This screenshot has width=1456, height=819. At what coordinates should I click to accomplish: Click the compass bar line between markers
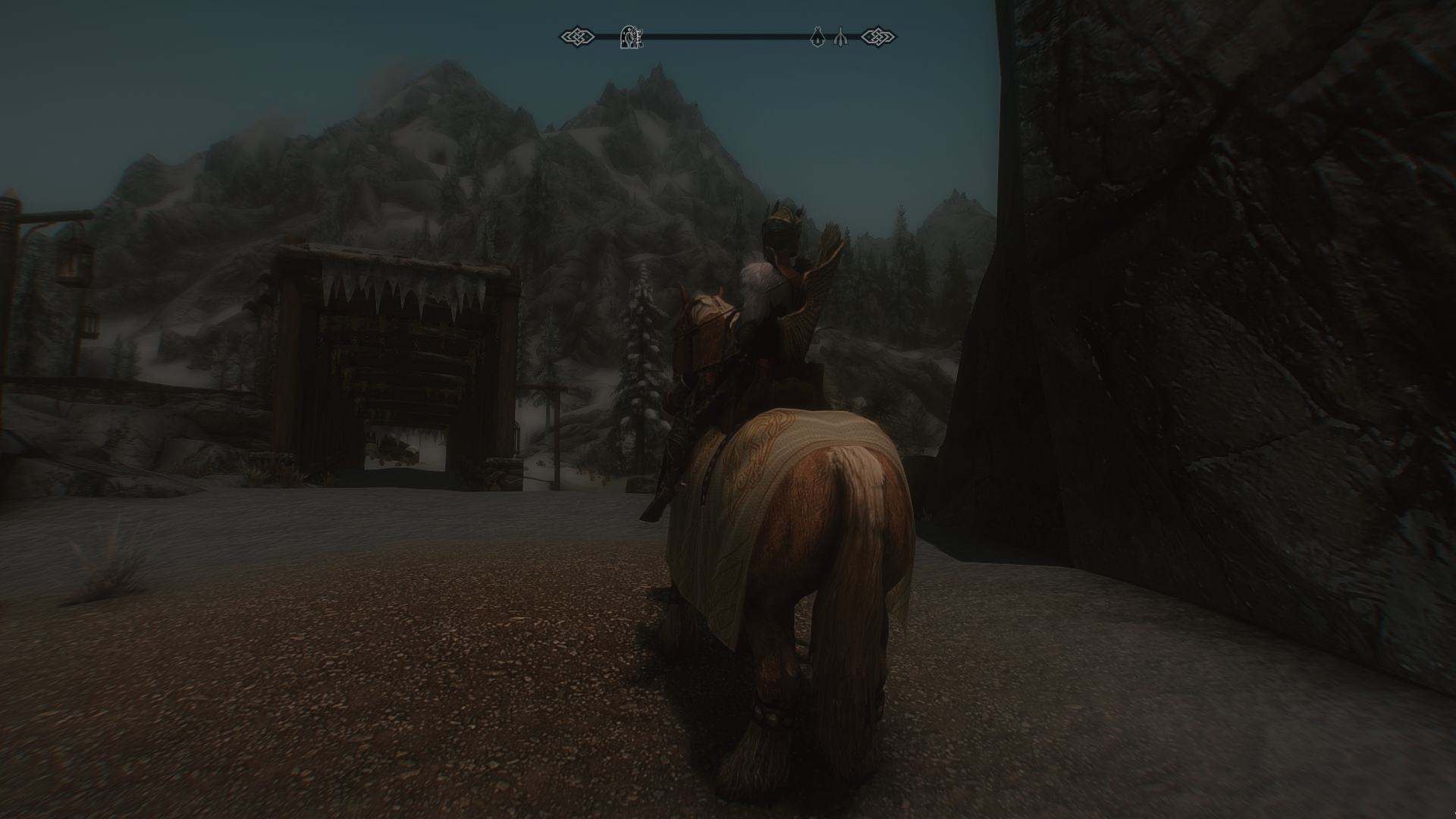click(x=720, y=35)
